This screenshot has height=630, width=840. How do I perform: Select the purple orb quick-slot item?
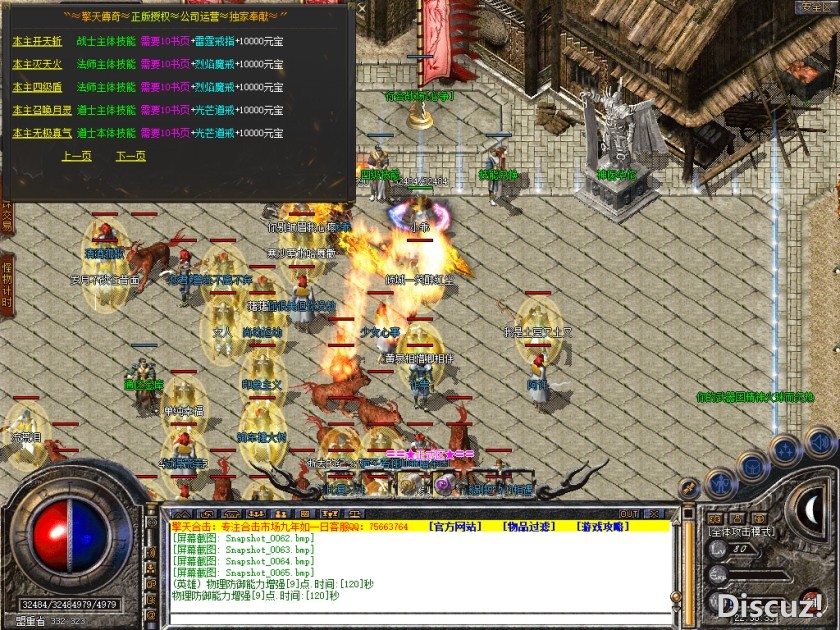(443, 485)
